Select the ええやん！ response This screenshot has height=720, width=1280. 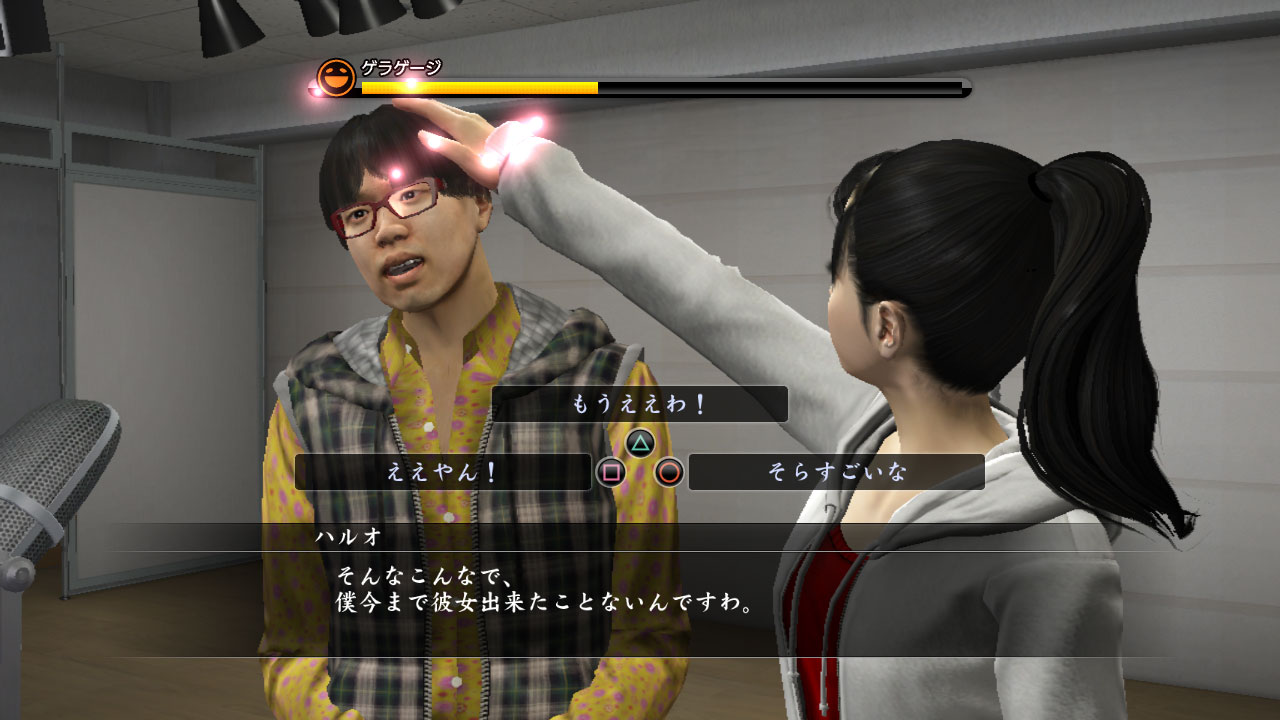click(443, 472)
